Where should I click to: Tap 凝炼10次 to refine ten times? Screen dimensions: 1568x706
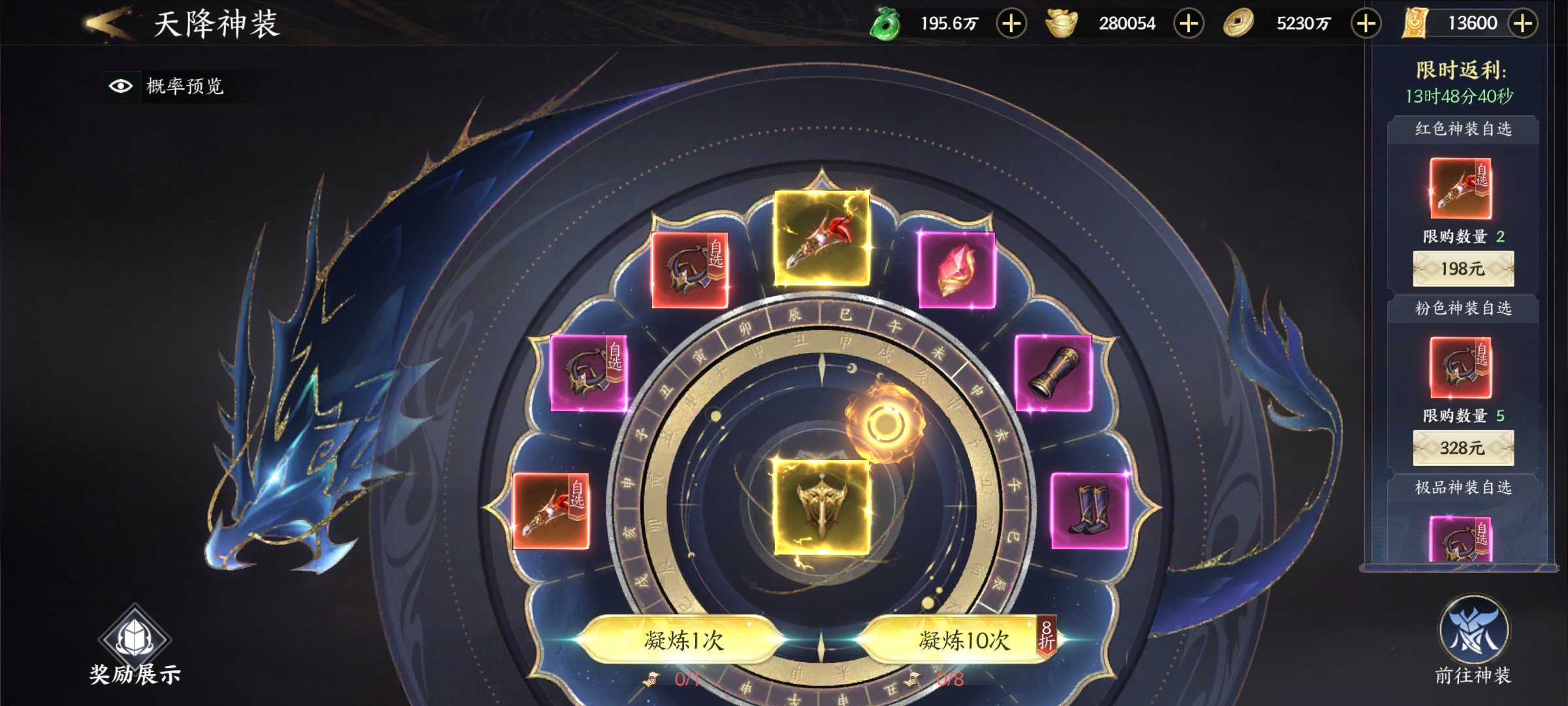click(x=963, y=640)
